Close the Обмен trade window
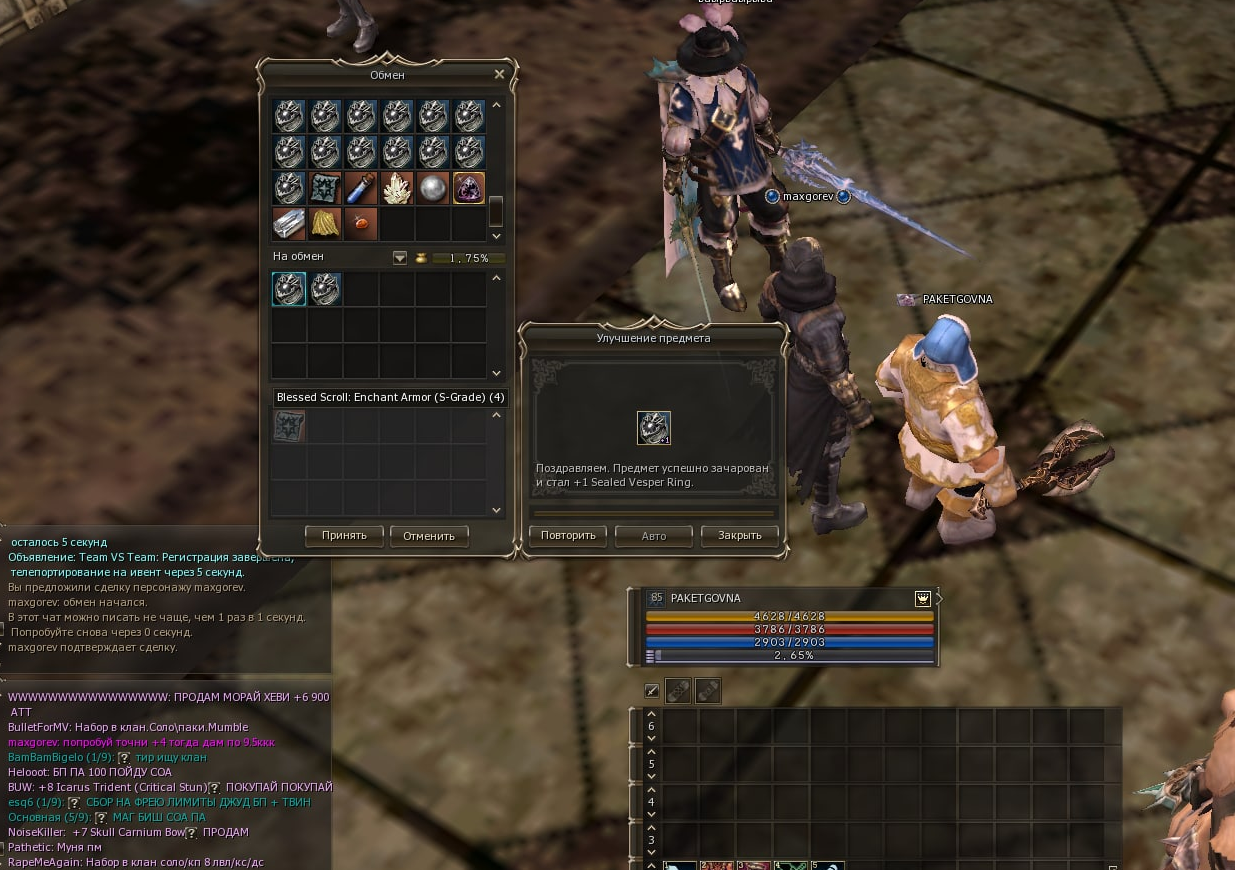This screenshot has width=1235, height=870. 500,74
